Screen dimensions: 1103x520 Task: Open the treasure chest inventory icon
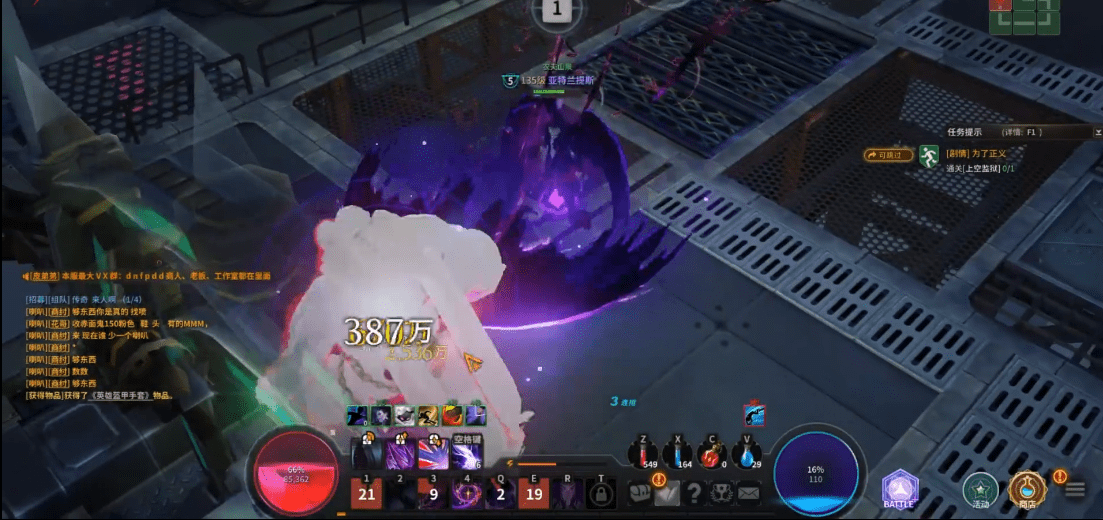coord(640,492)
